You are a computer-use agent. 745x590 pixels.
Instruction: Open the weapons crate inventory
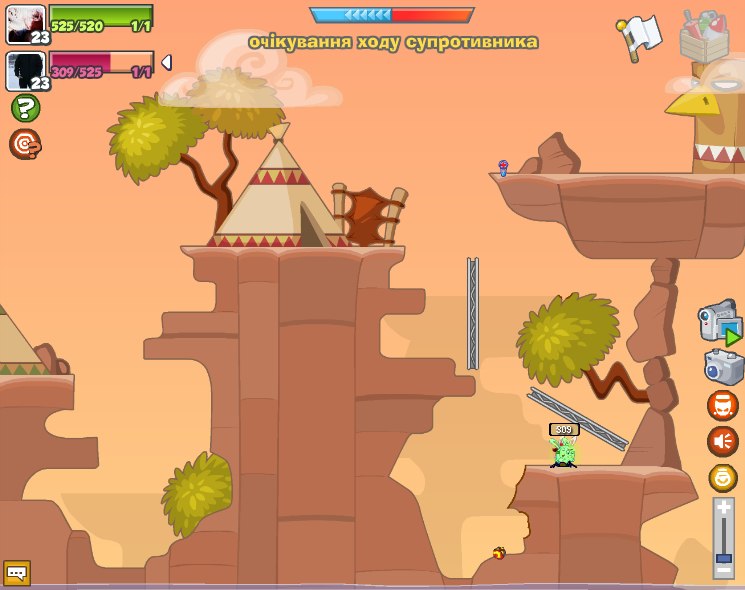pyautogui.click(x=704, y=36)
